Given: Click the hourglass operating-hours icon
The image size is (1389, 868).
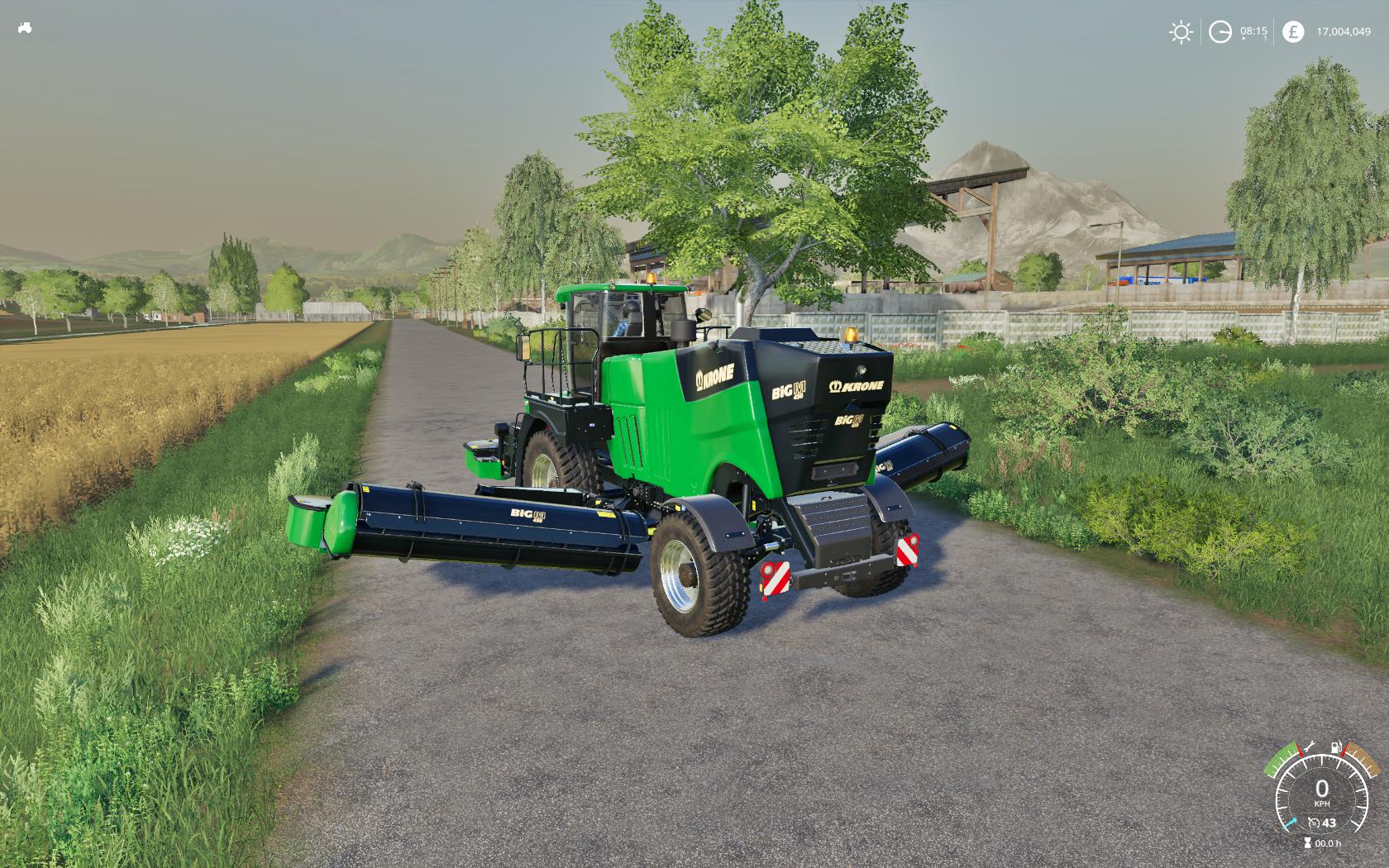Looking at the screenshot, I should (1308, 842).
